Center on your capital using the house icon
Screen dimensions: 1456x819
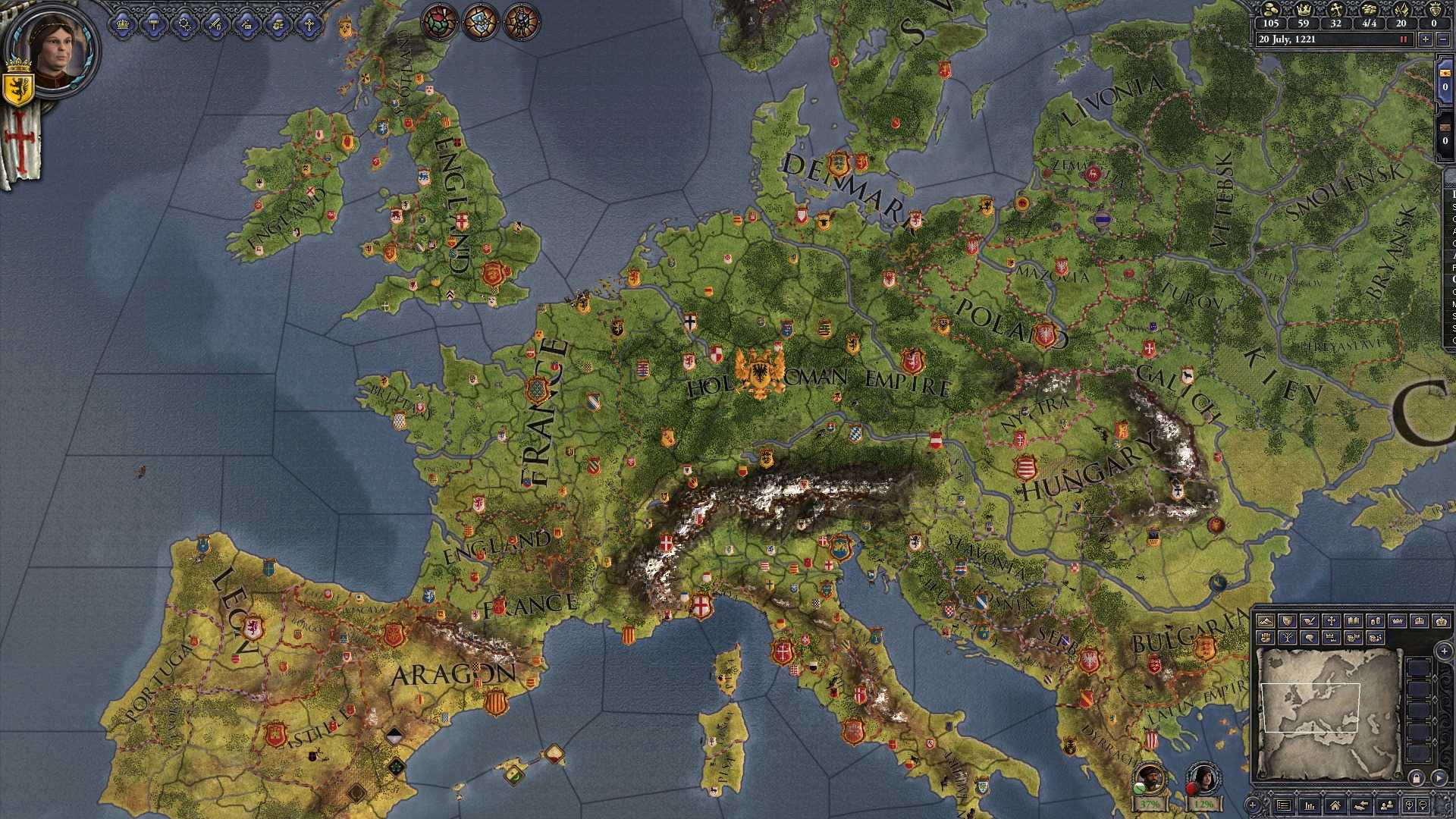1336,806
